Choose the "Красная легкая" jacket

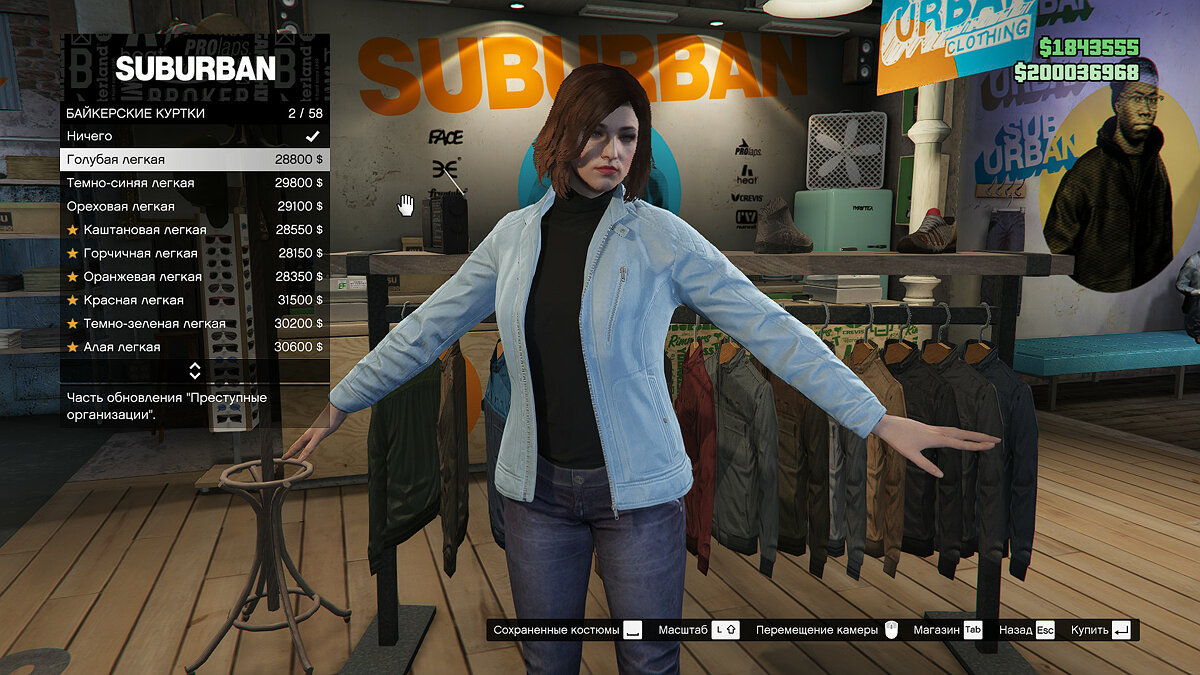pyautogui.click(x=194, y=300)
